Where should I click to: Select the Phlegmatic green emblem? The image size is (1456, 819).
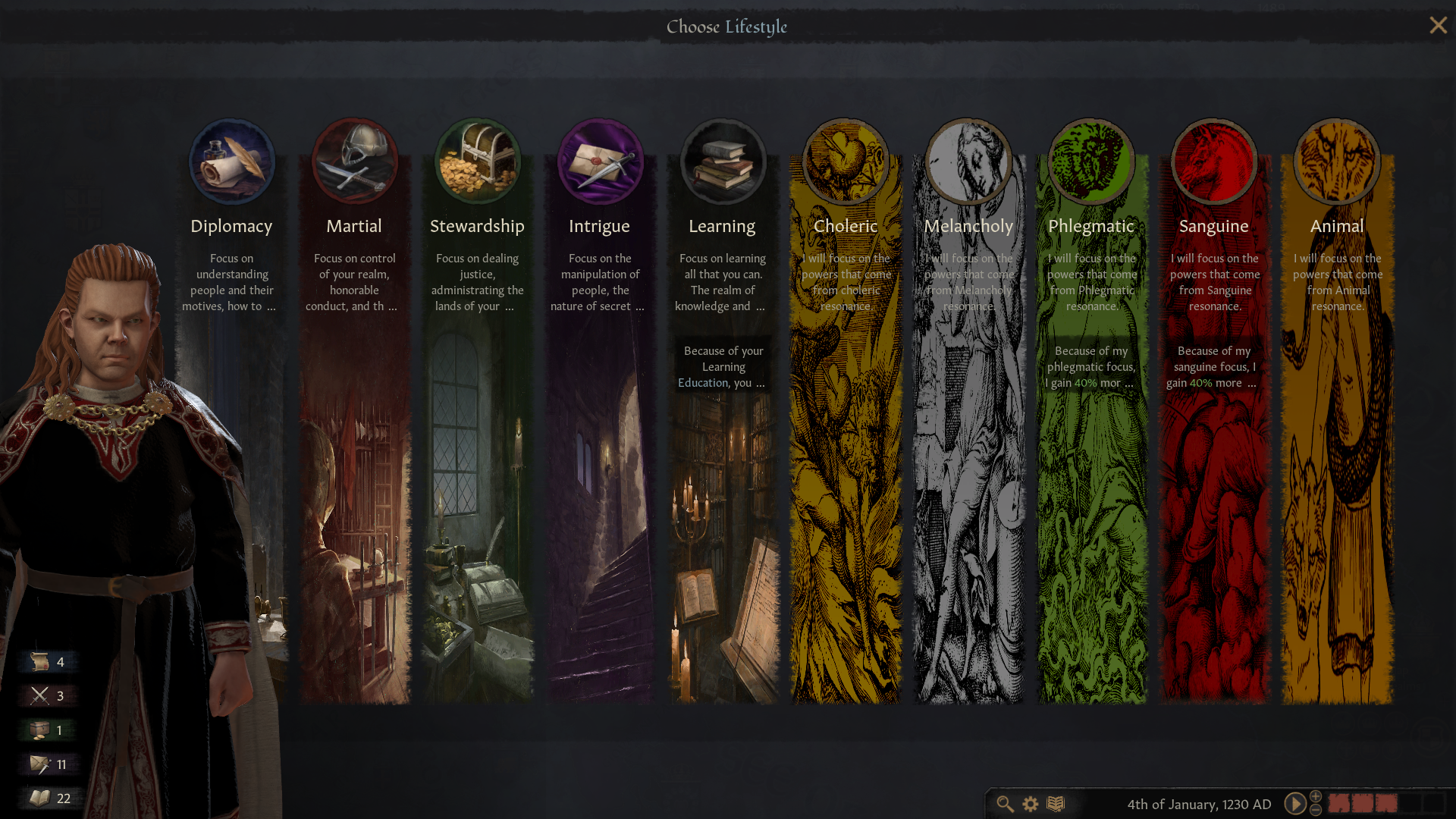coord(1091,161)
